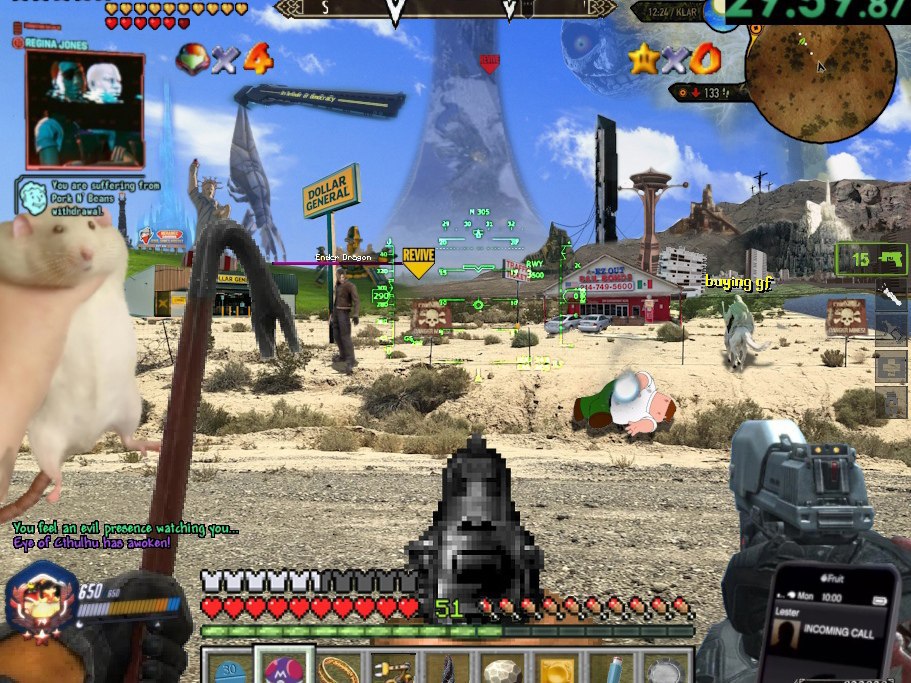Image resolution: width=911 pixels, height=683 pixels.
Task: Click the Overwatch-style hero portrait
Action: tap(42, 600)
